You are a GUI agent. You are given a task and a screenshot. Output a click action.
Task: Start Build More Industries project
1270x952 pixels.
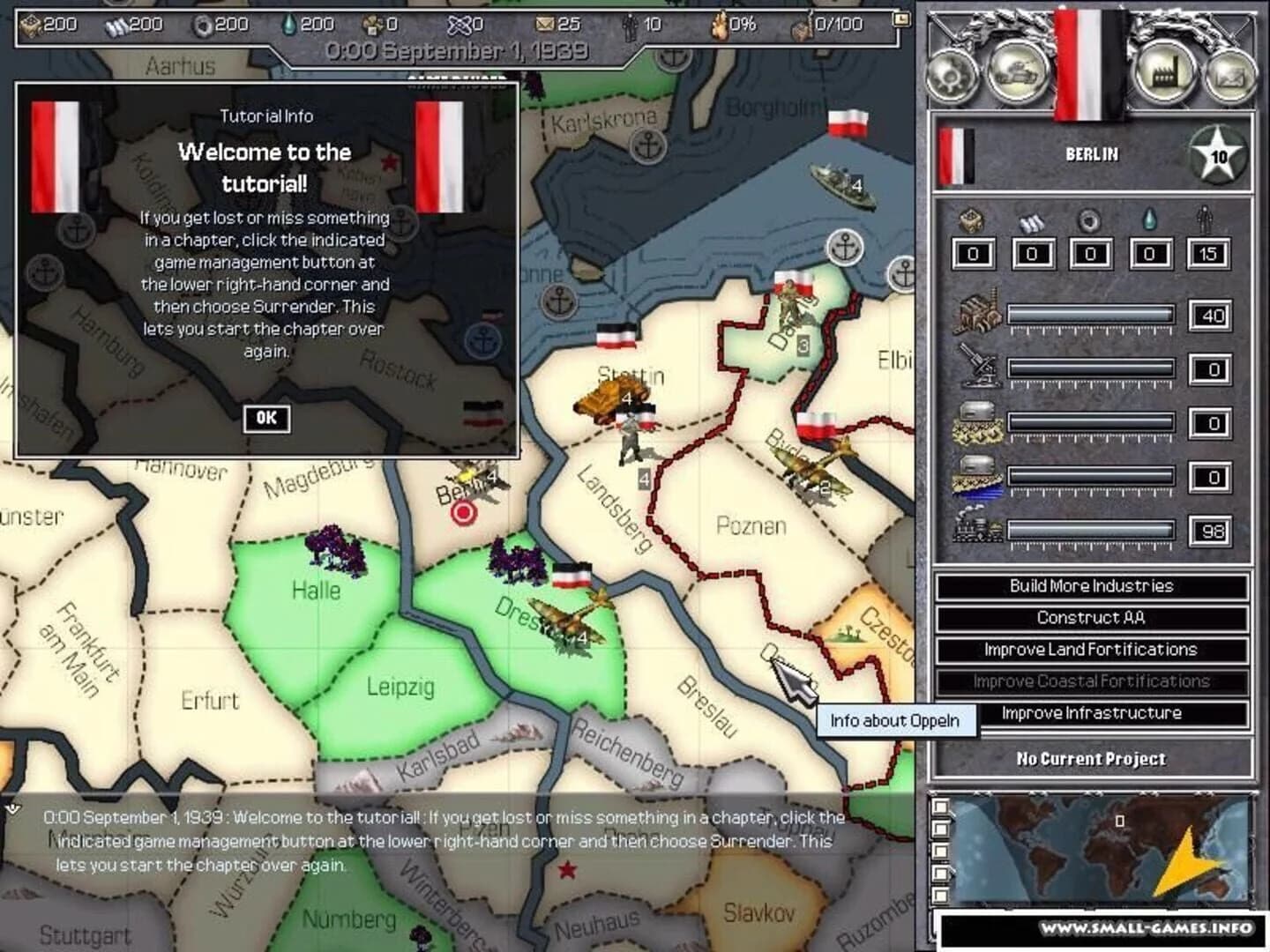pos(1094,586)
